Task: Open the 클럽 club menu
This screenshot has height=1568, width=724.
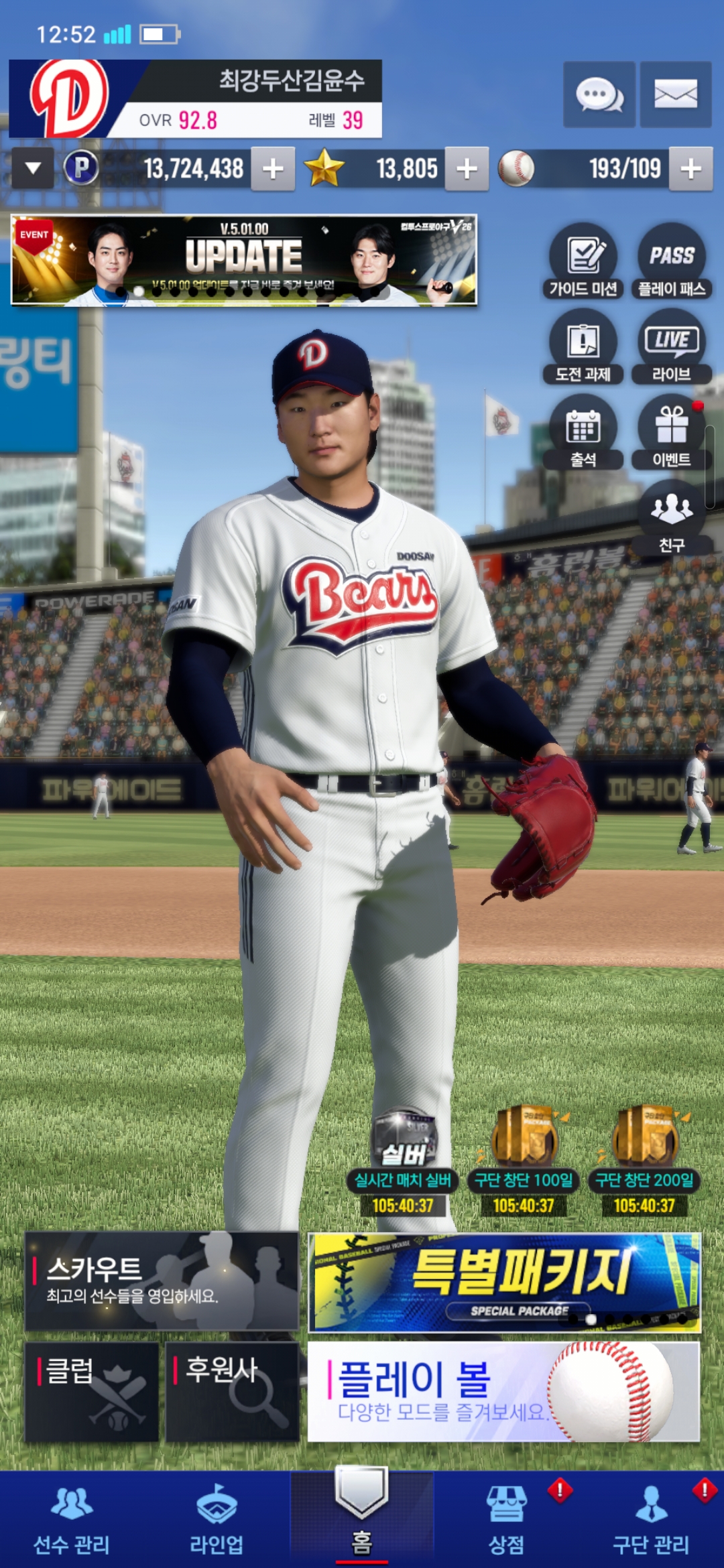Action: tap(92, 1391)
